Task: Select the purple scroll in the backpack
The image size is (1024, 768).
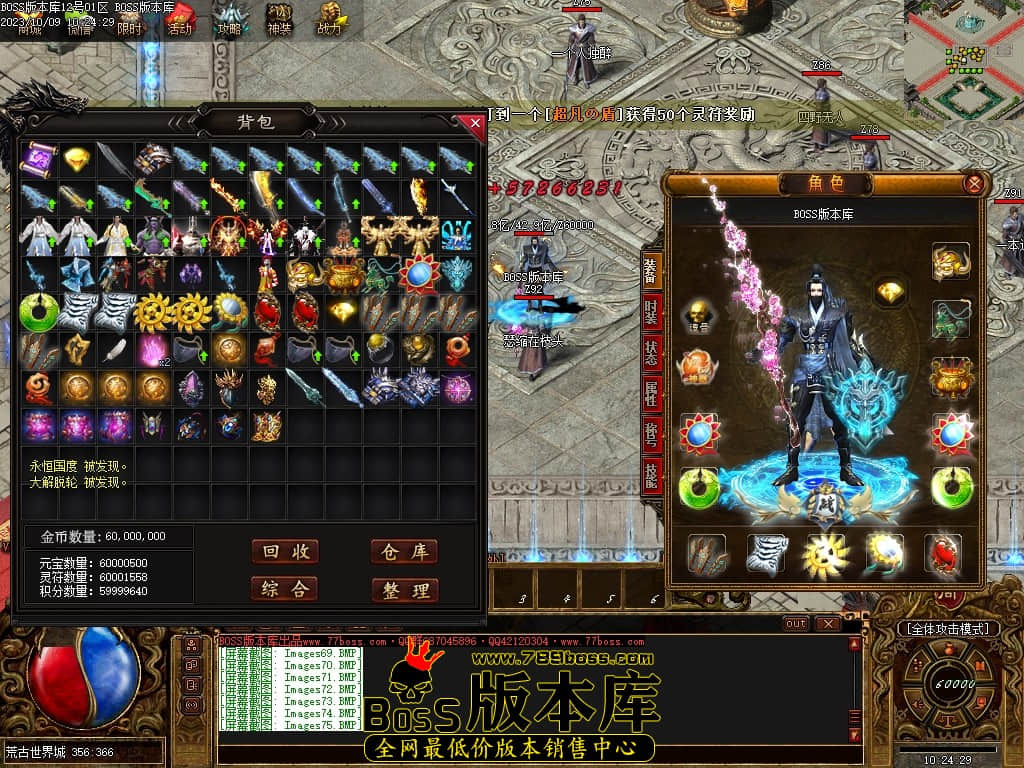Action: (x=39, y=159)
